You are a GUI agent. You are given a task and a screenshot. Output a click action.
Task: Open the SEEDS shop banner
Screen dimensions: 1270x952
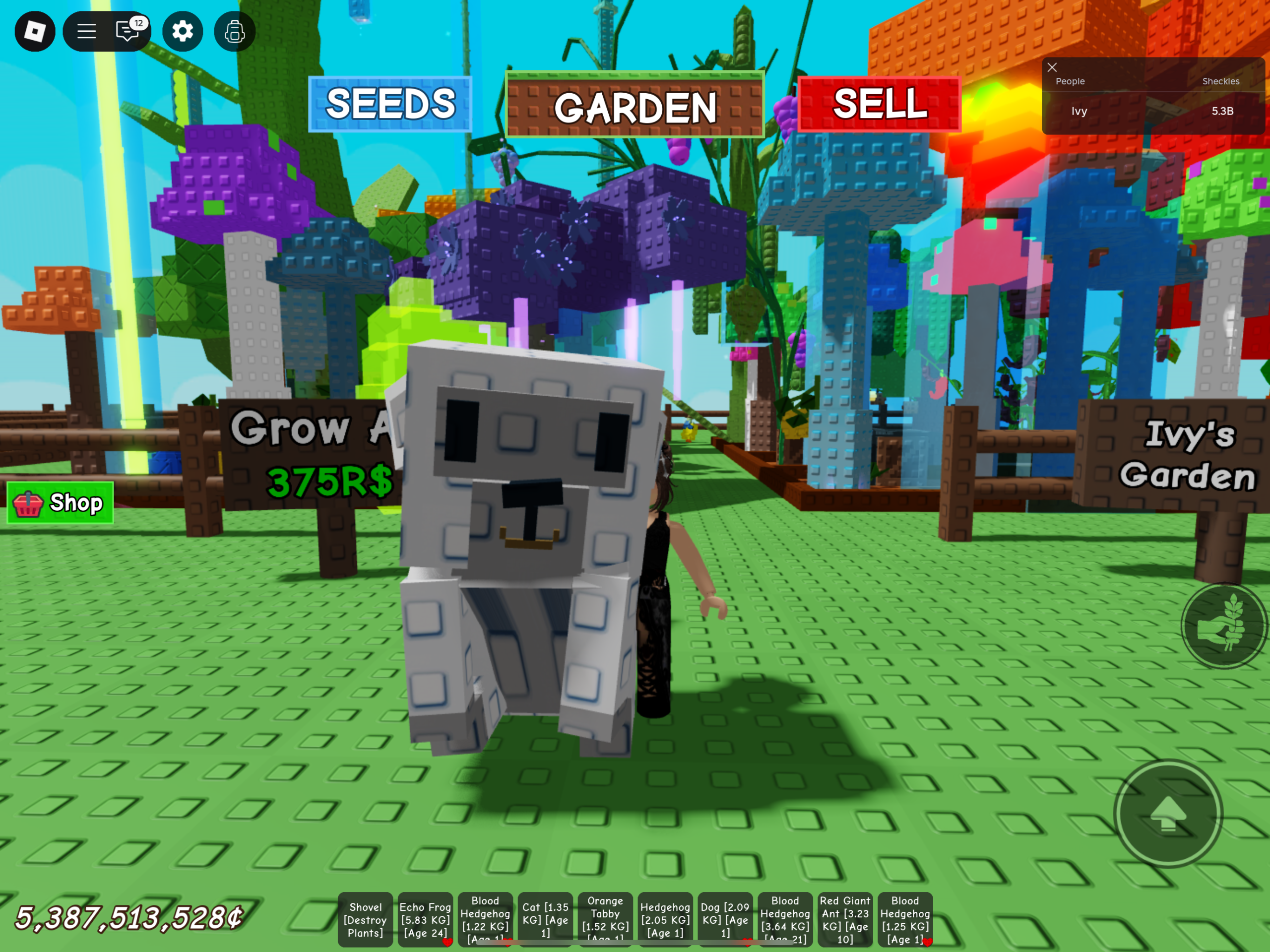coord(390,105)
